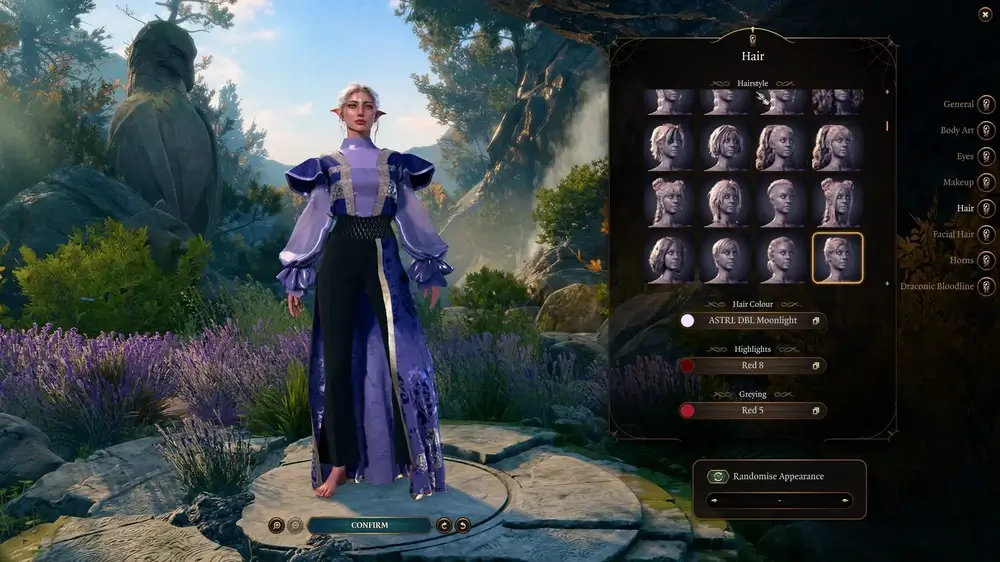Rotate the character clockwise
The height and width of the screenshot is (562, 1000).
[444, 525]
